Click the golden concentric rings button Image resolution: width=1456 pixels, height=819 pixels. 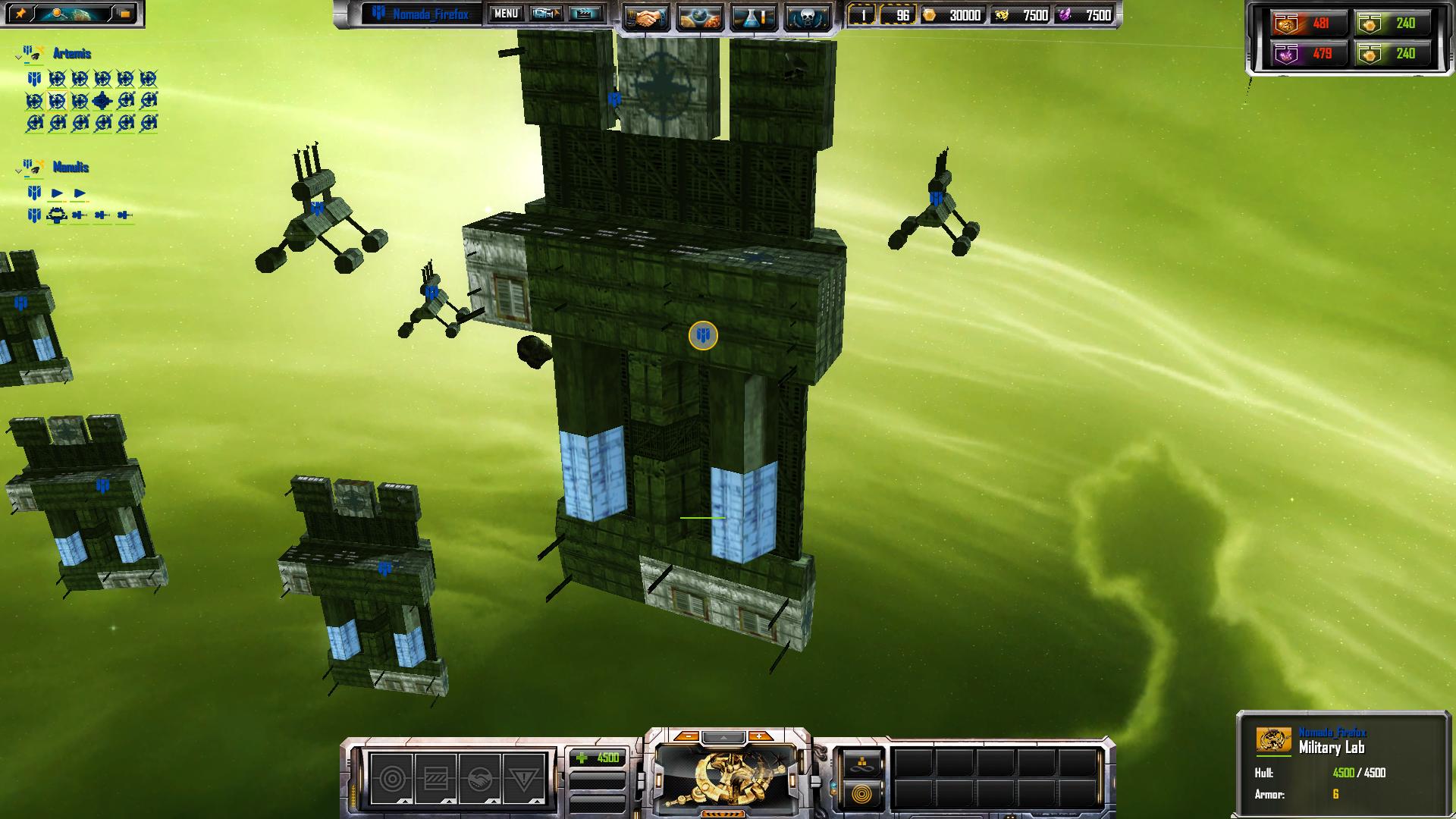point(862,795)
